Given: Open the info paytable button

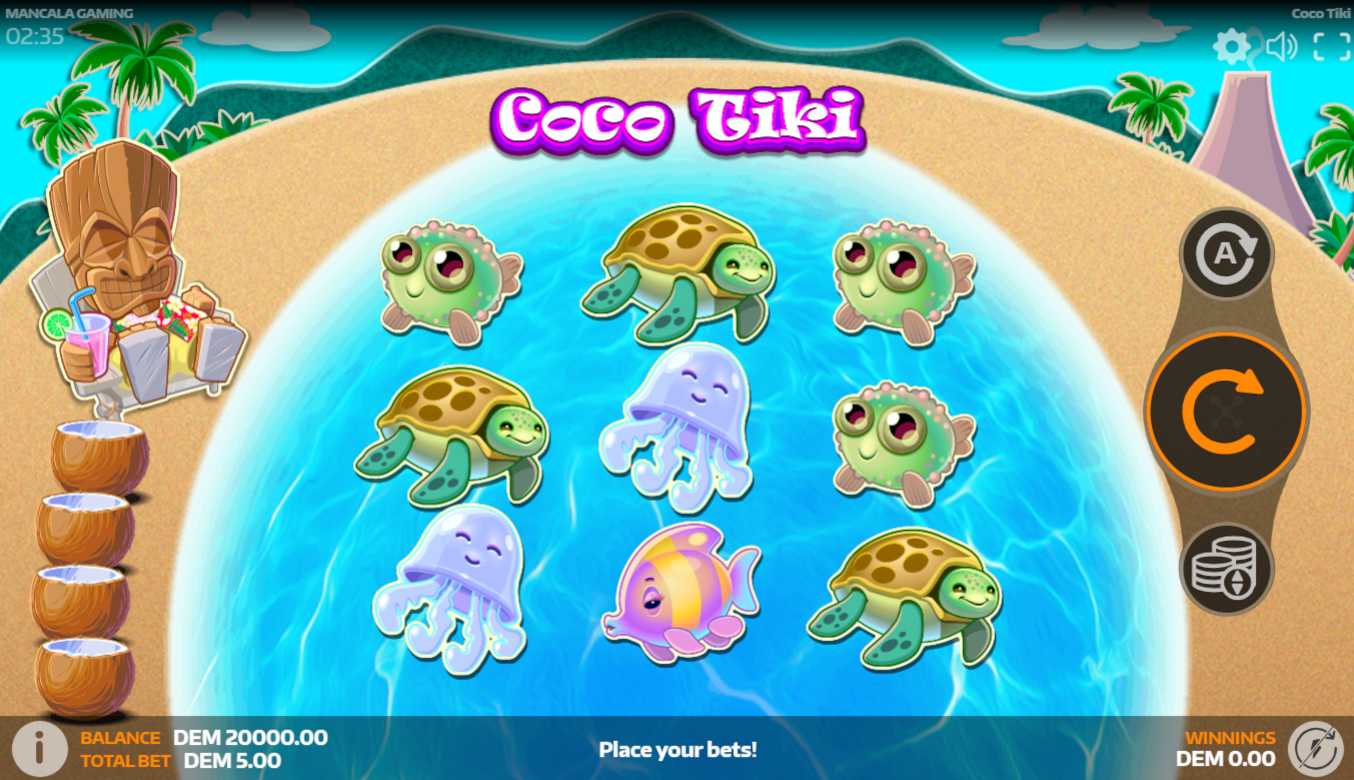Looking at the screenshot, I should click(x=38, y=747).
